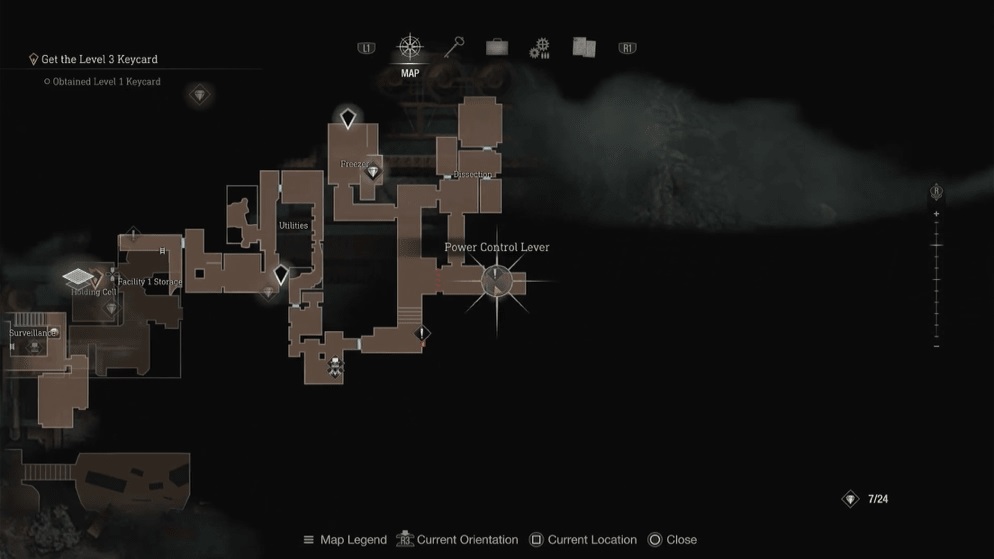The width and height of the screenshot is (994, 559).
Task: Click the floor-layer icon at Holding Cell
Action: 78,277
